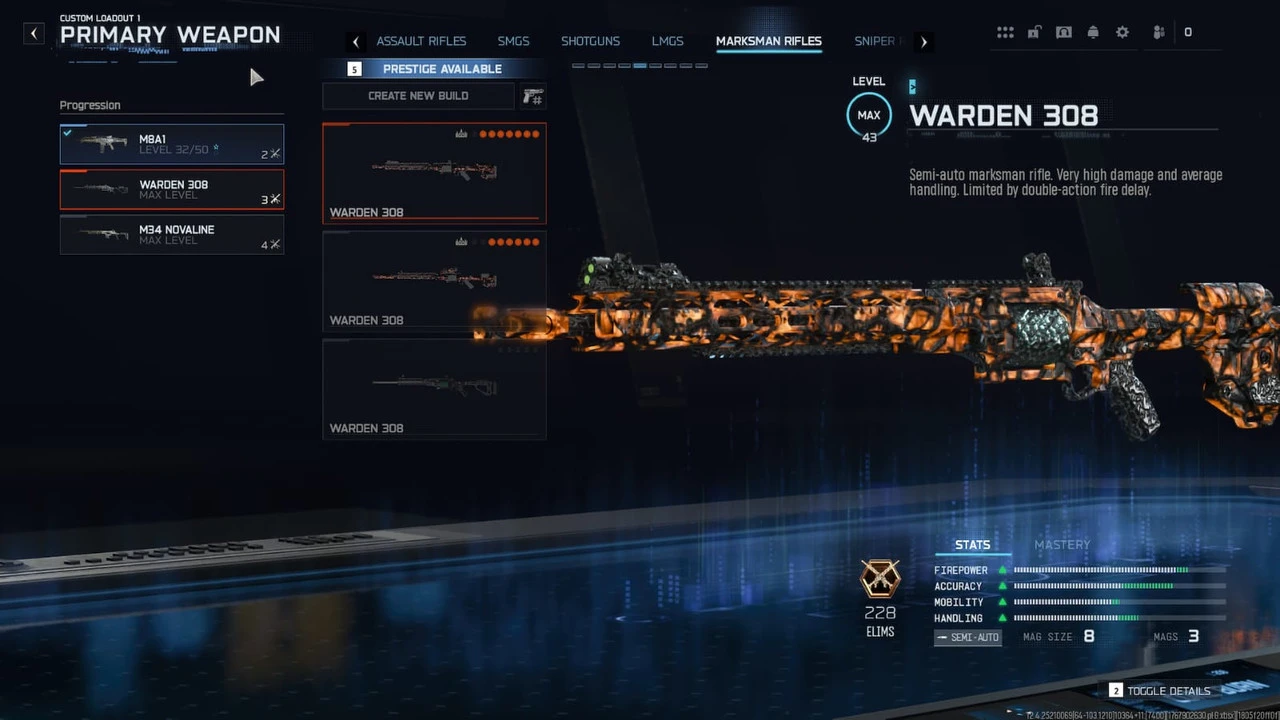Image resolution: width=1280 pixels, height=720 pixels.
Task: Click the back arrow at top left
Action: point(33,33)
